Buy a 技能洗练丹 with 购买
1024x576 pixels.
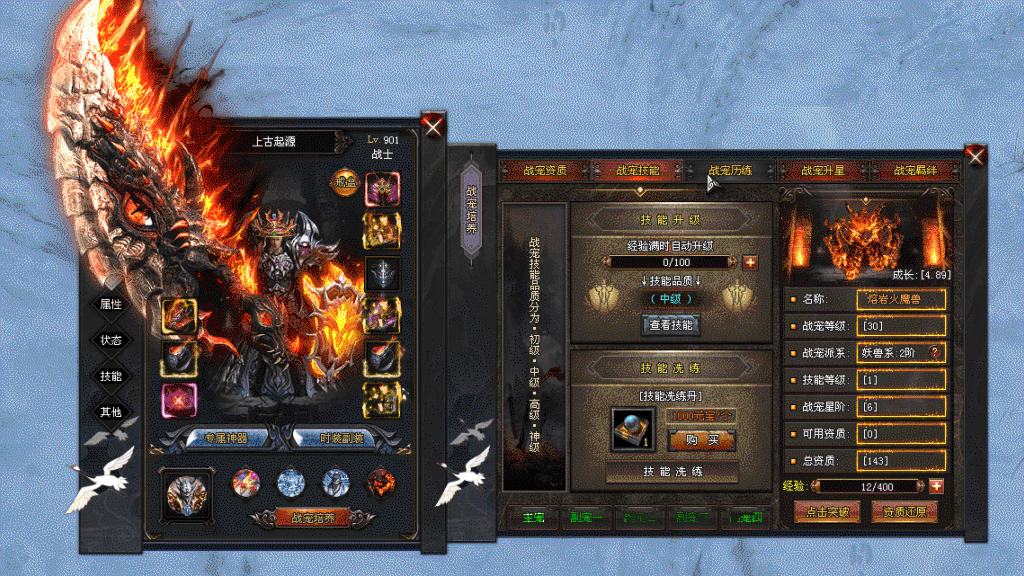702,440
